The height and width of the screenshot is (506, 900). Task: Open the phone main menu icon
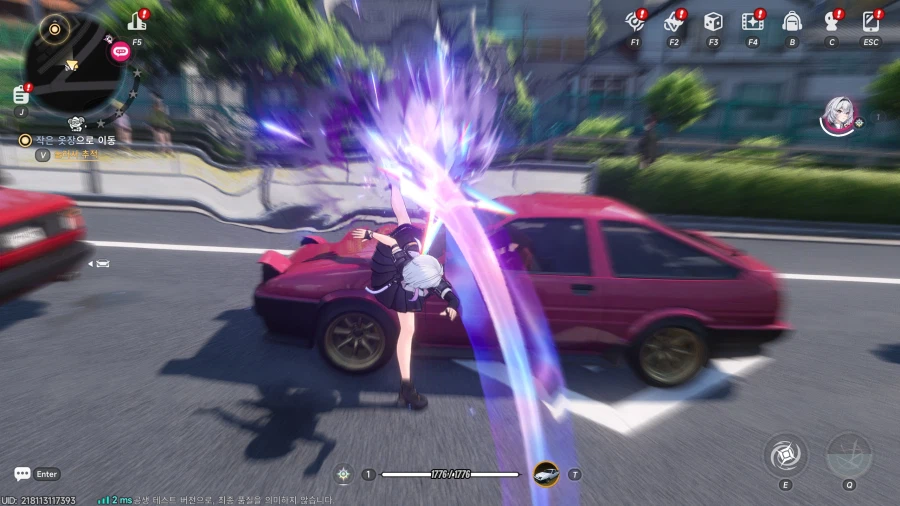(870, 21)
